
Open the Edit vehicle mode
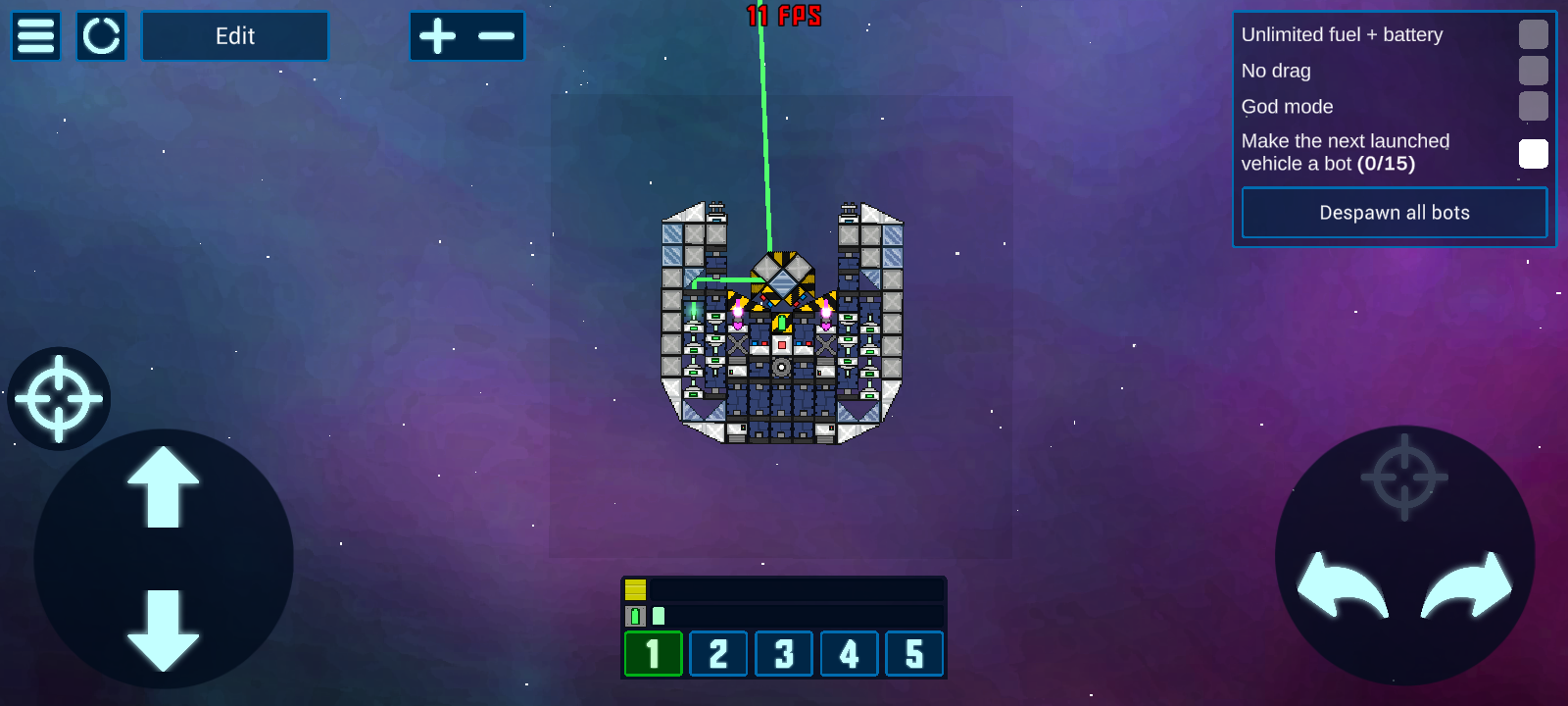[235, 36]
